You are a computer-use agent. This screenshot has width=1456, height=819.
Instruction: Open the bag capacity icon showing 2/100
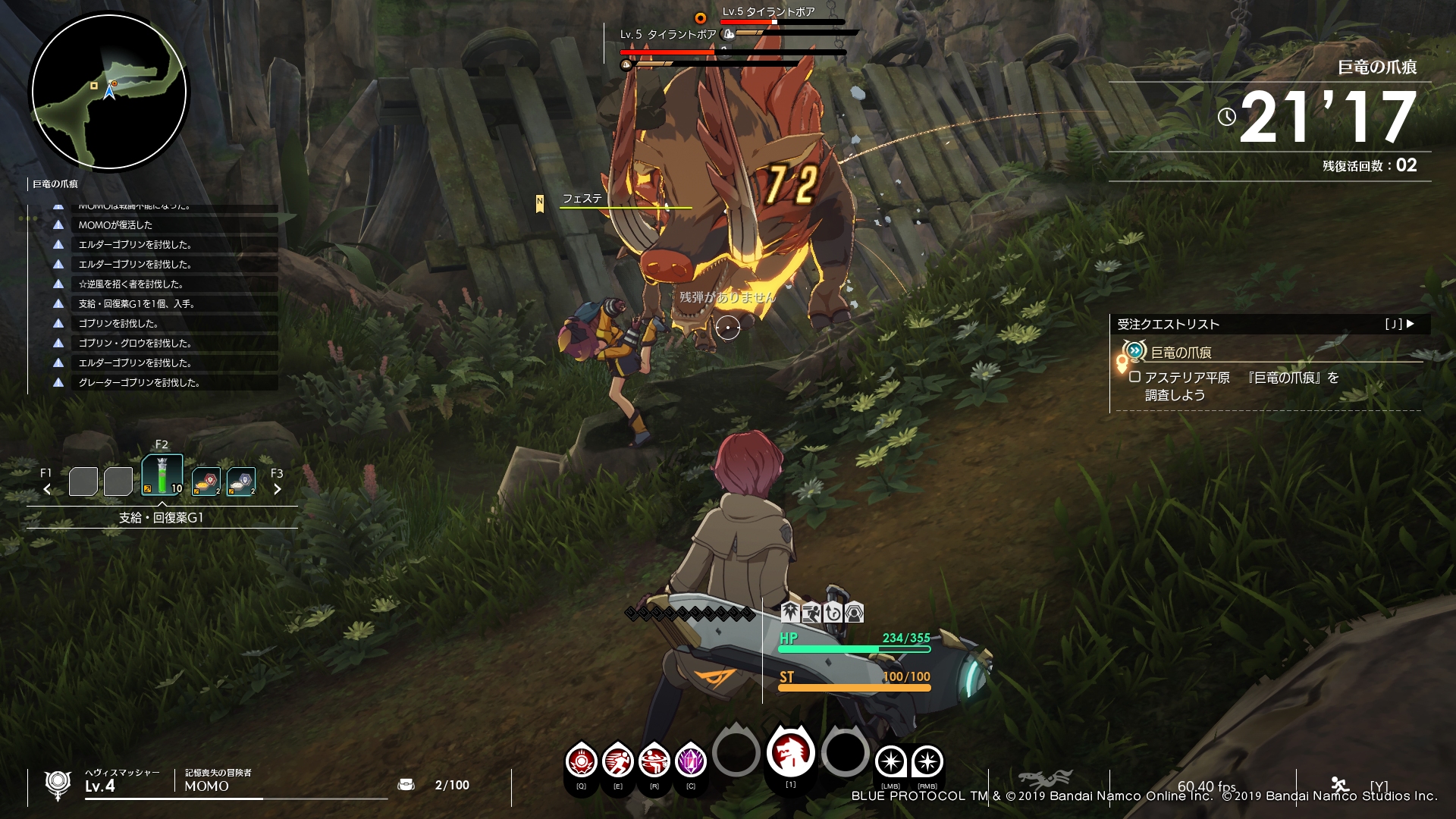tap(406, 785)
